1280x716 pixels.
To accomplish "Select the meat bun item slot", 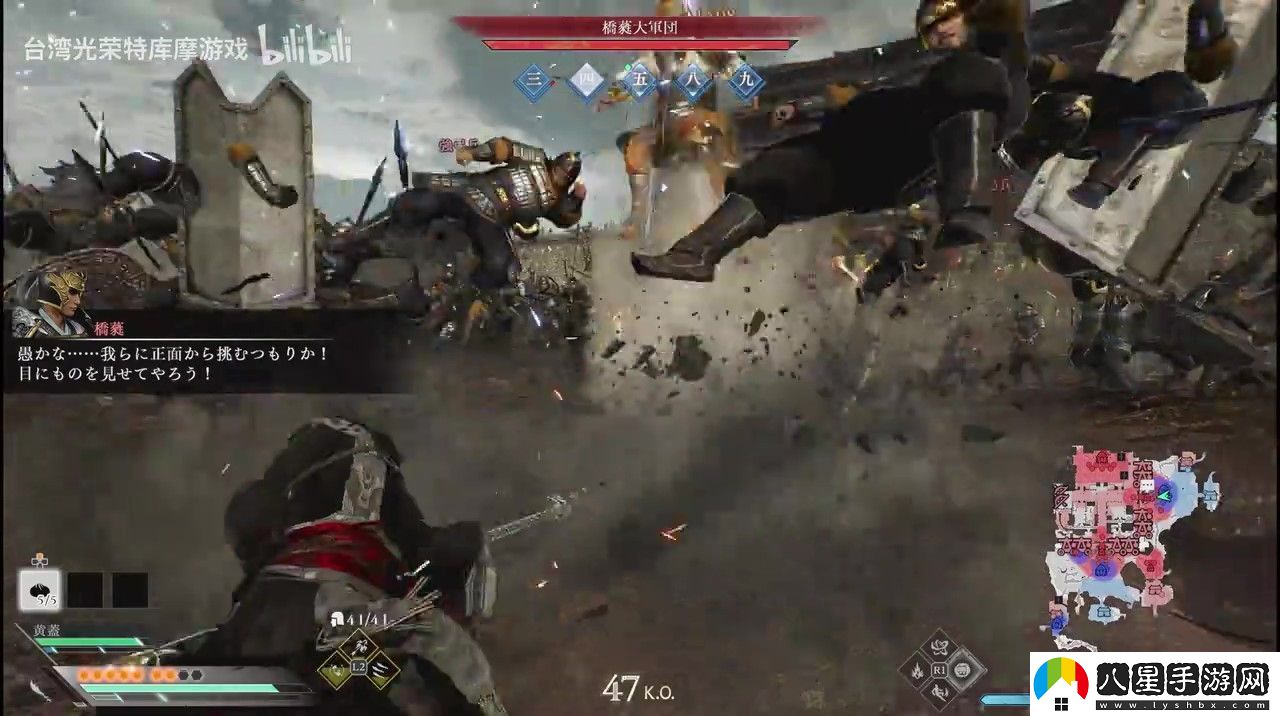I will [x=40, y=590].
